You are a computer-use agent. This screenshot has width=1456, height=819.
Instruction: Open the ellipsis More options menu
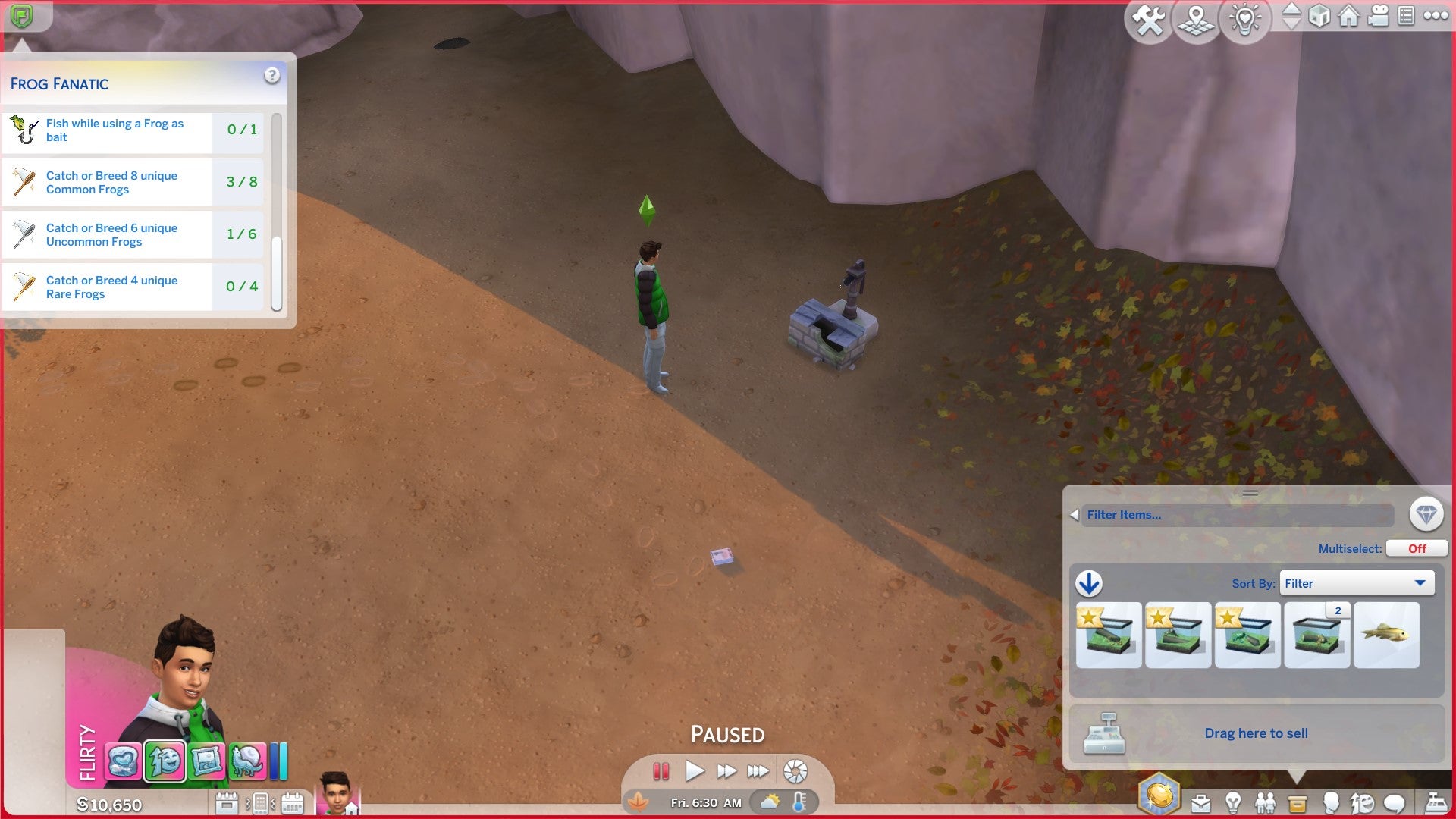pyautogui.click(x=1435, y=17)
